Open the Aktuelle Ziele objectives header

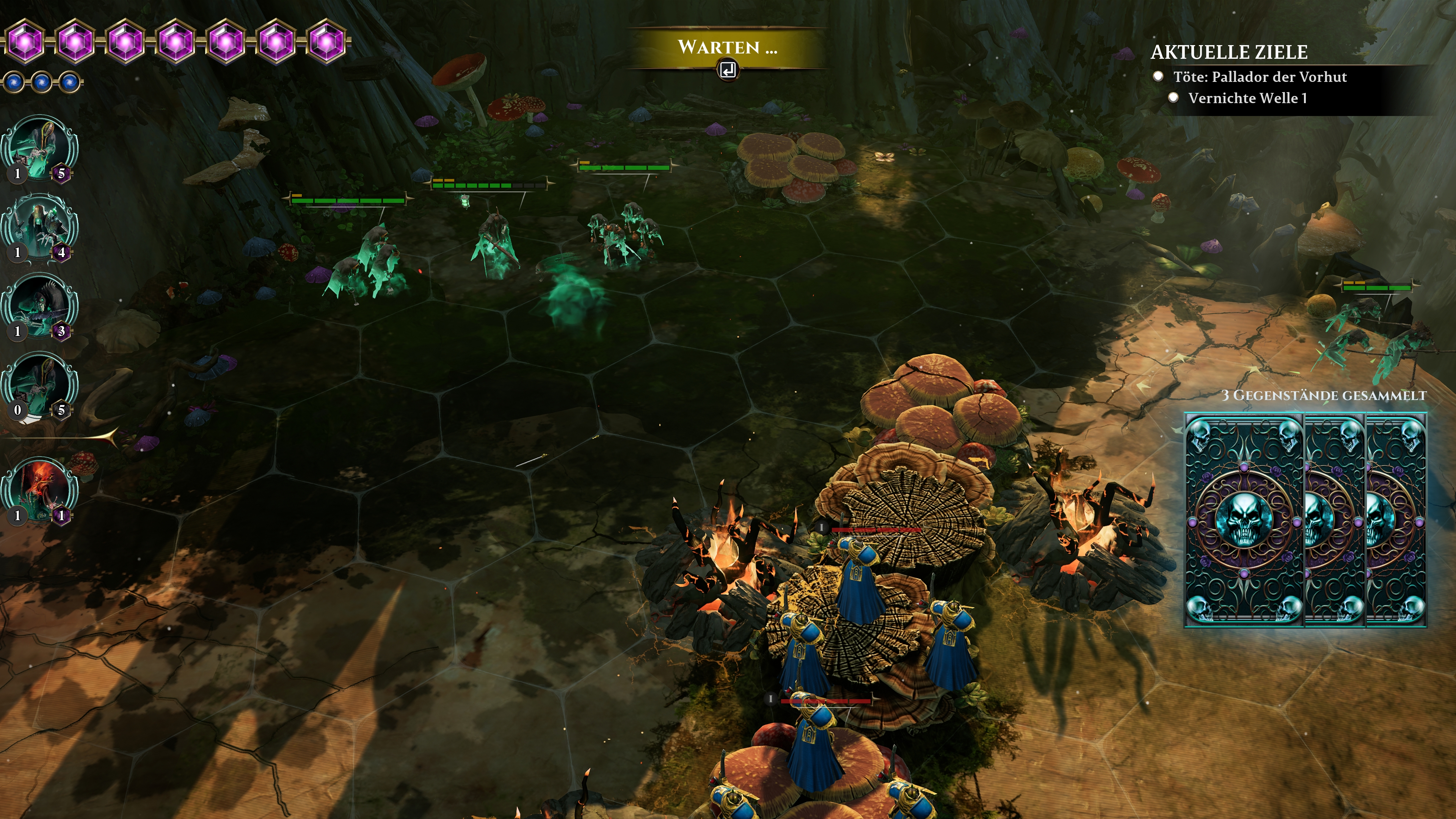click(1229, 52)
